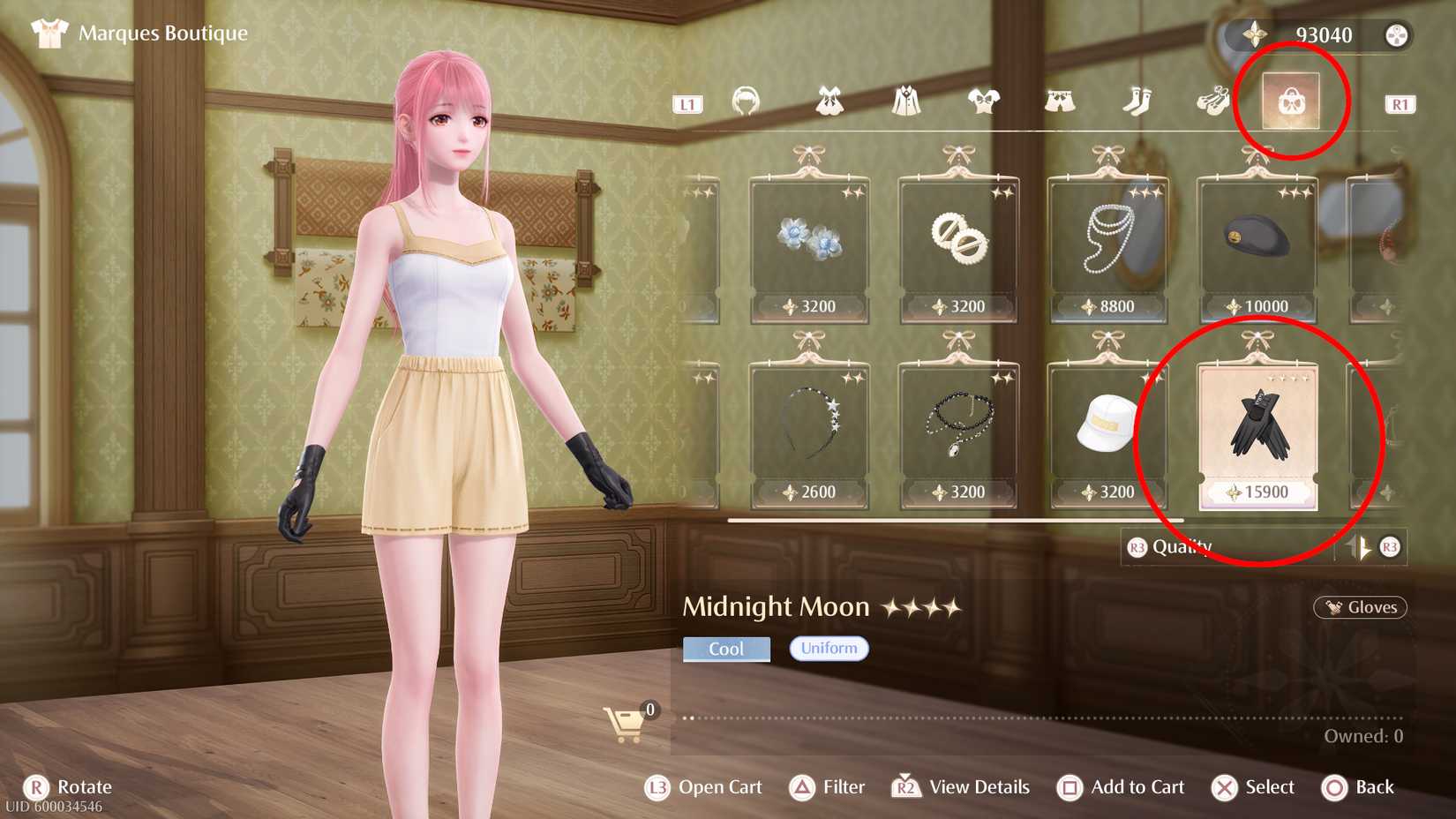Switch to the Gloves item type tab
This screenshot has height=819, width=1456.
(1359, 607)
